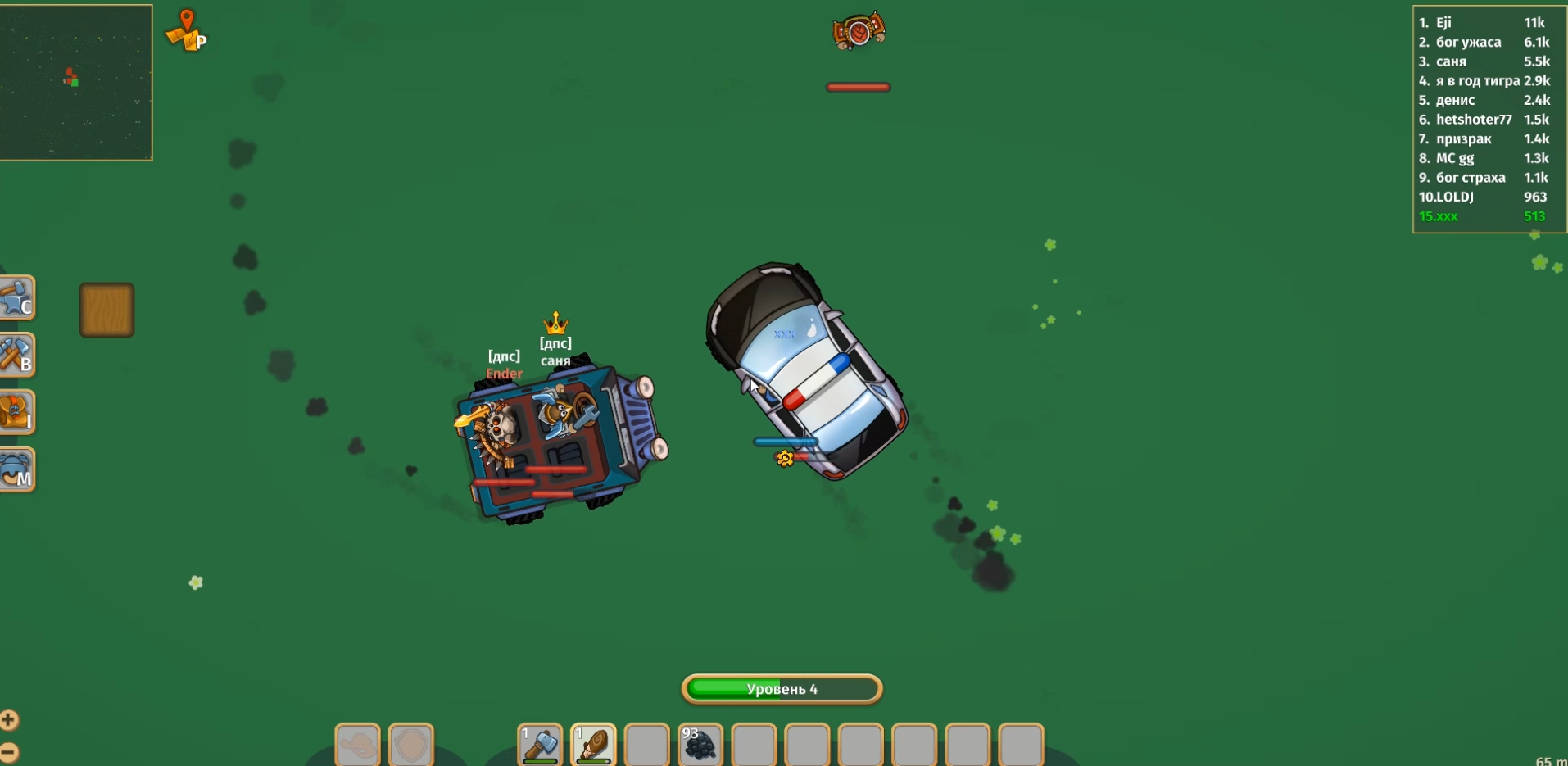Click the shield equipment slot icon
The height and width of the screenshot is (766, 1568).
click(x=411, y=745)
